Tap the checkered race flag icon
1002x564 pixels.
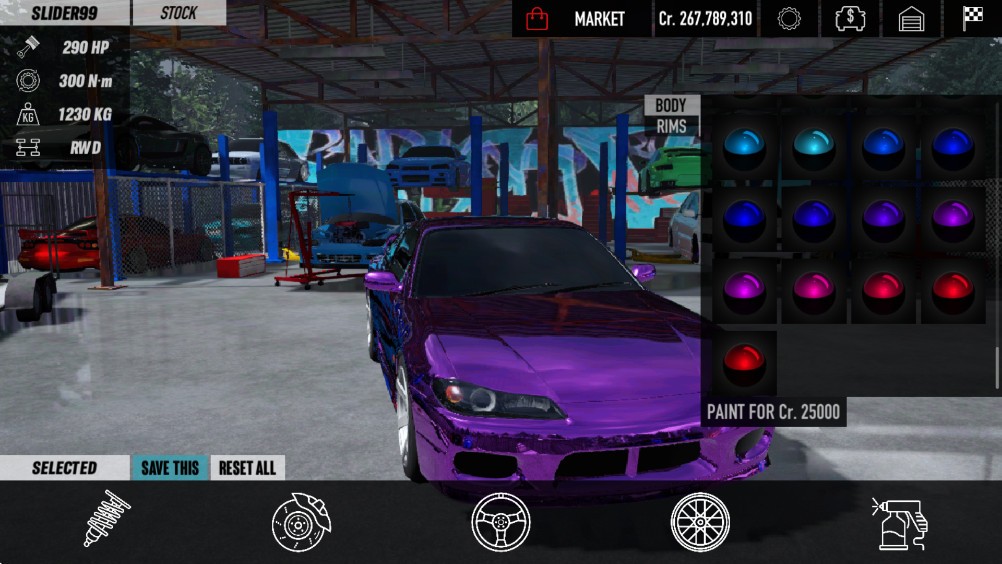(972, 19)
